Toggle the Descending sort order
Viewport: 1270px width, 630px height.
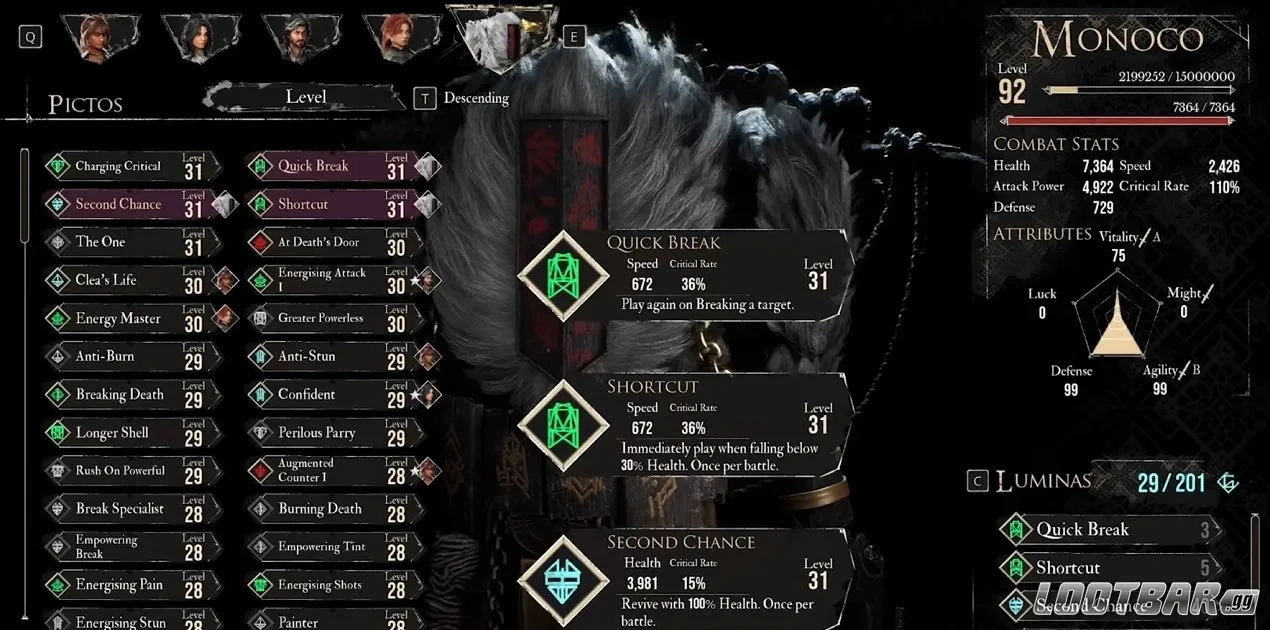pos(476,98)
